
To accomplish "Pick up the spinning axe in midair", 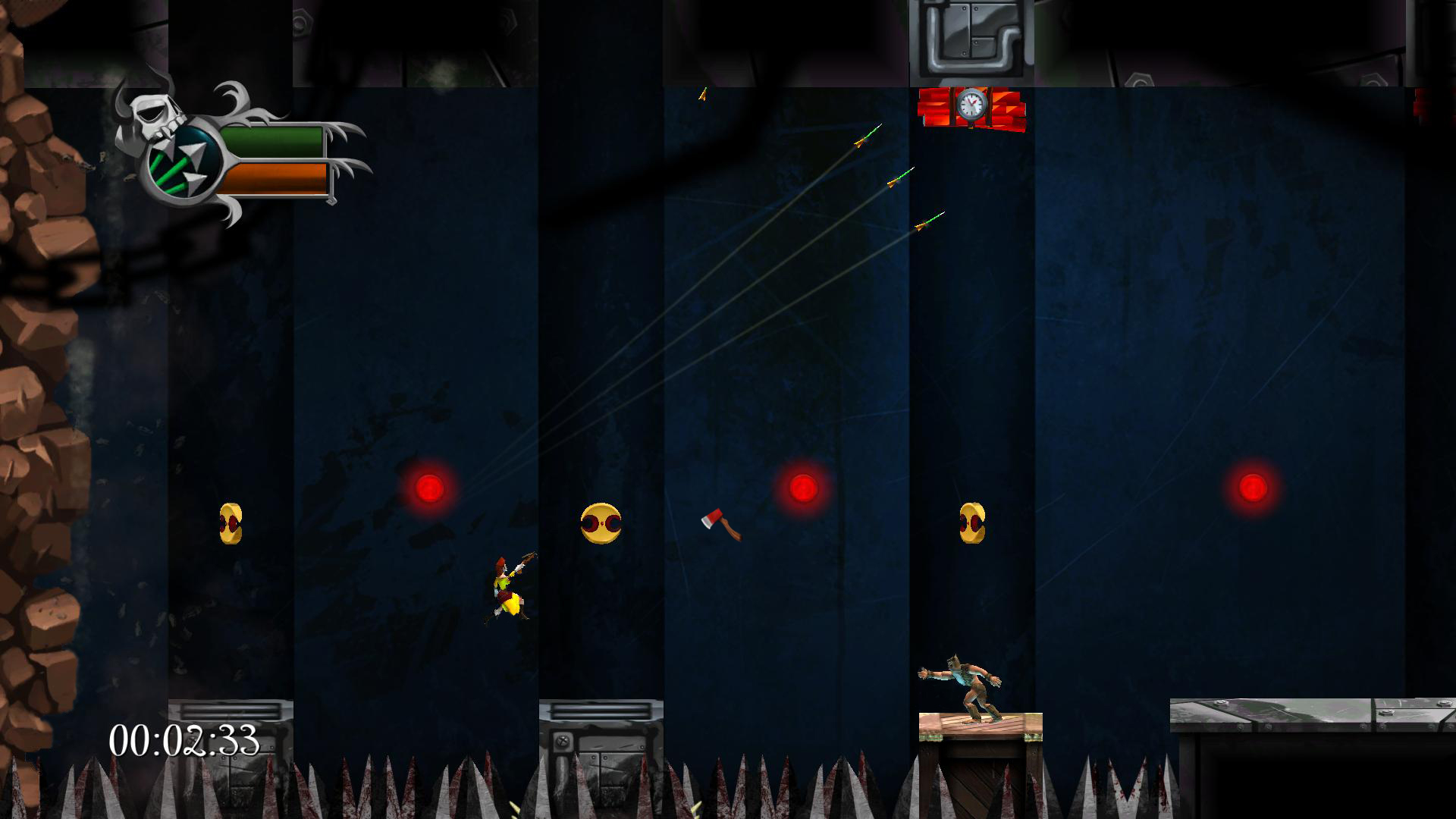I will click(720, 523).
